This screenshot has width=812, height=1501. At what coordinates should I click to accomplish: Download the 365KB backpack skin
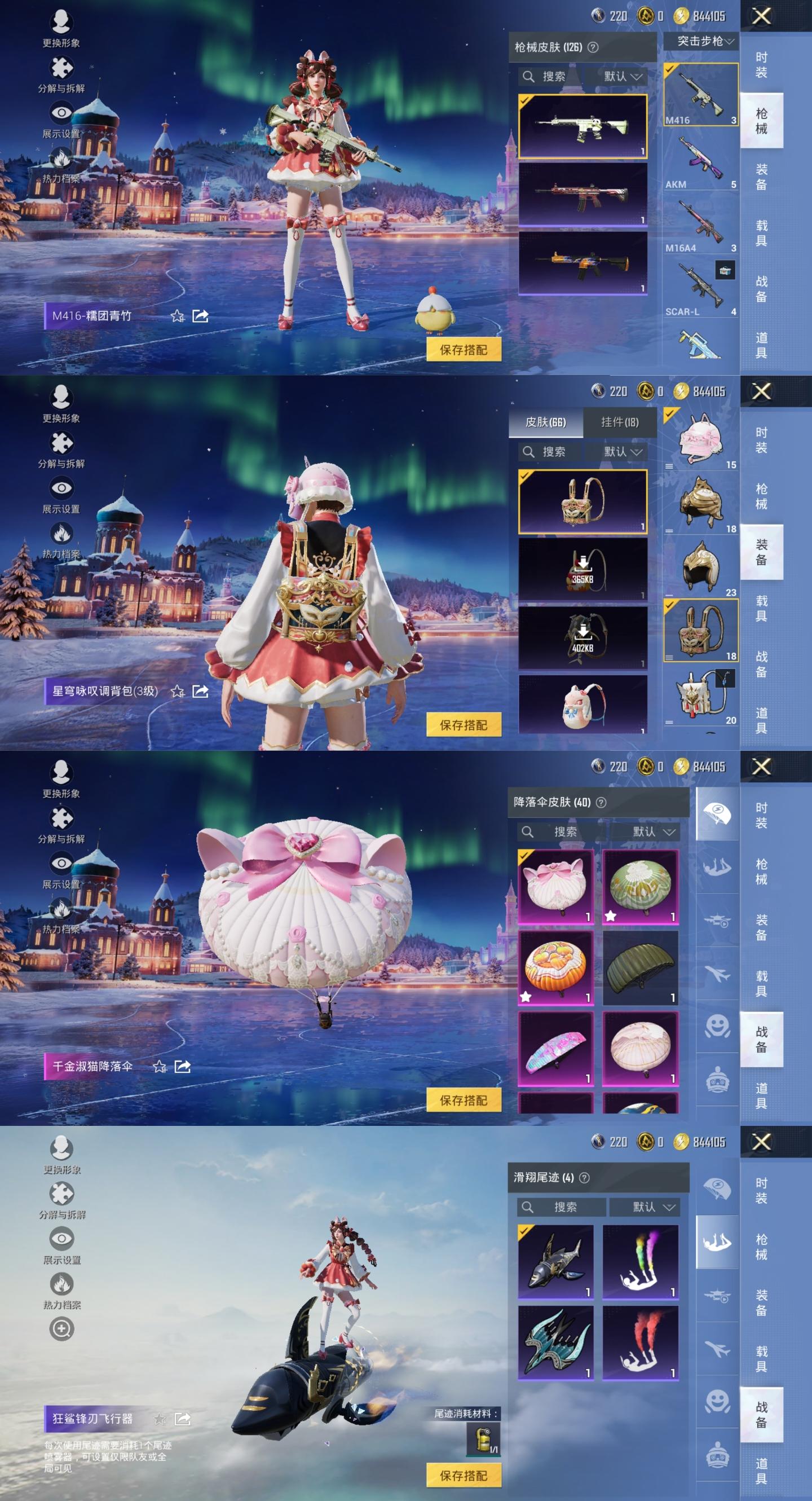click(x=582, y=569)
